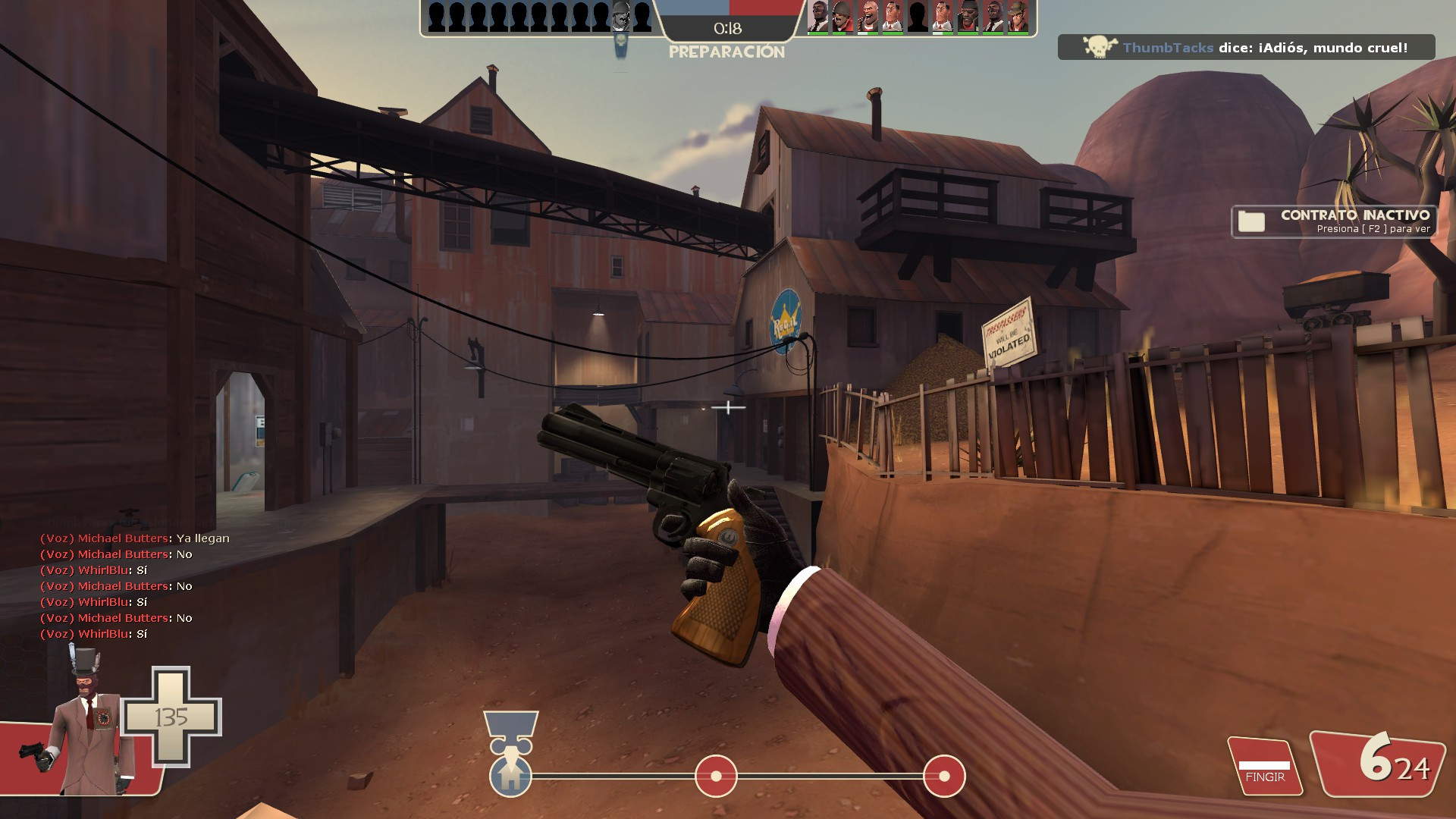Toggle the final red checkpoint marker
Viewport: 1456px width, 819px height.
click(943, 776)
